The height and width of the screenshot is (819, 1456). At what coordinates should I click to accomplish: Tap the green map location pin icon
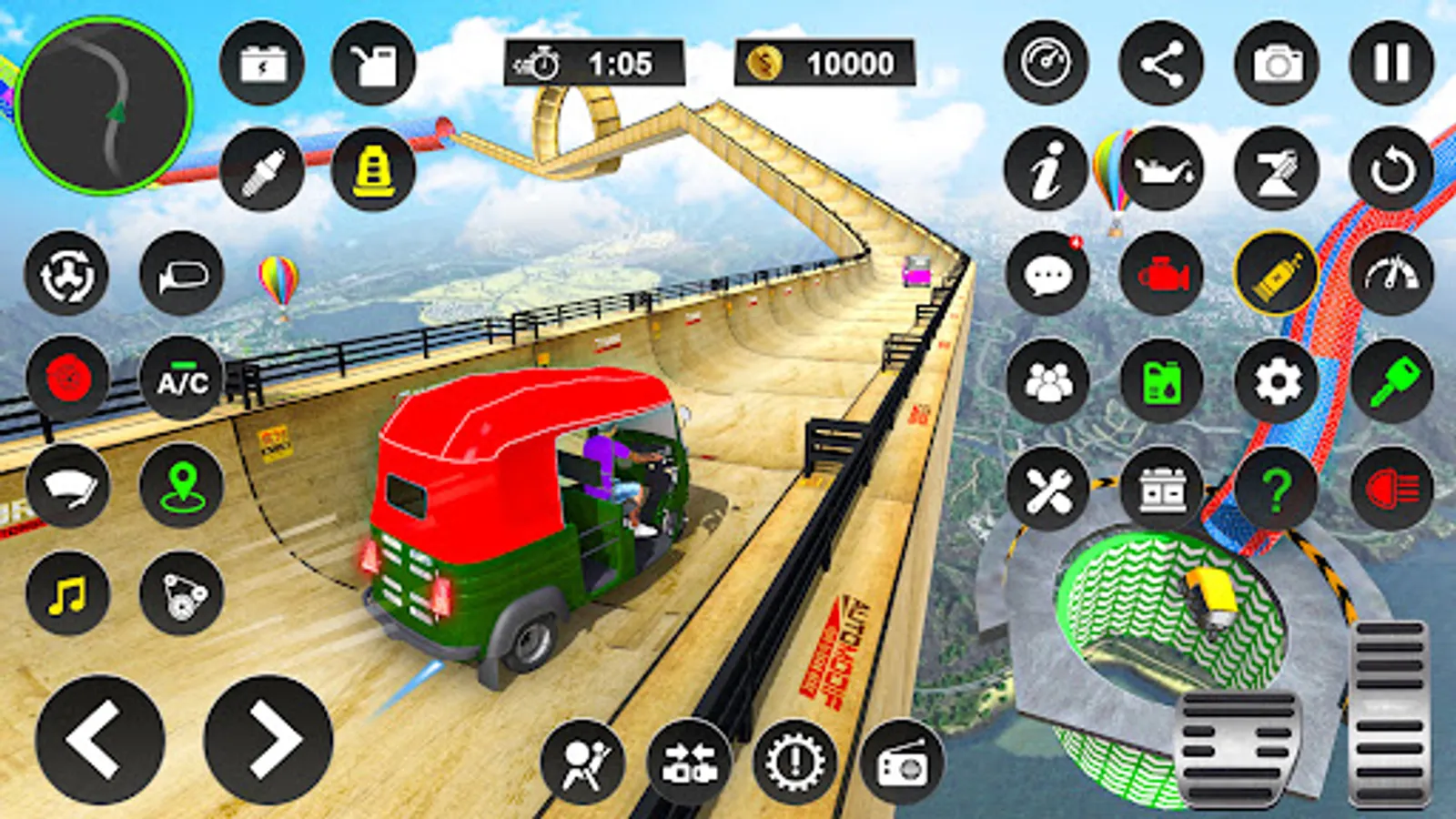182,487
